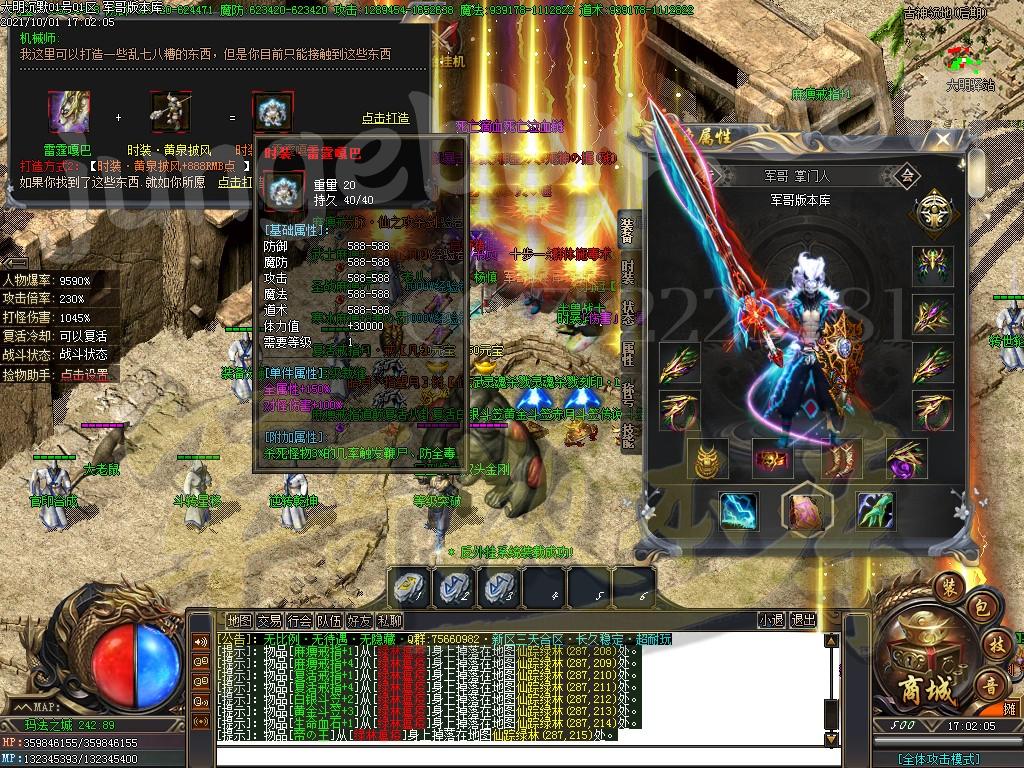Open the 技能 skills tab
Image resolution: width=1024 pixels, height=768 pixels.
(628, 430)
